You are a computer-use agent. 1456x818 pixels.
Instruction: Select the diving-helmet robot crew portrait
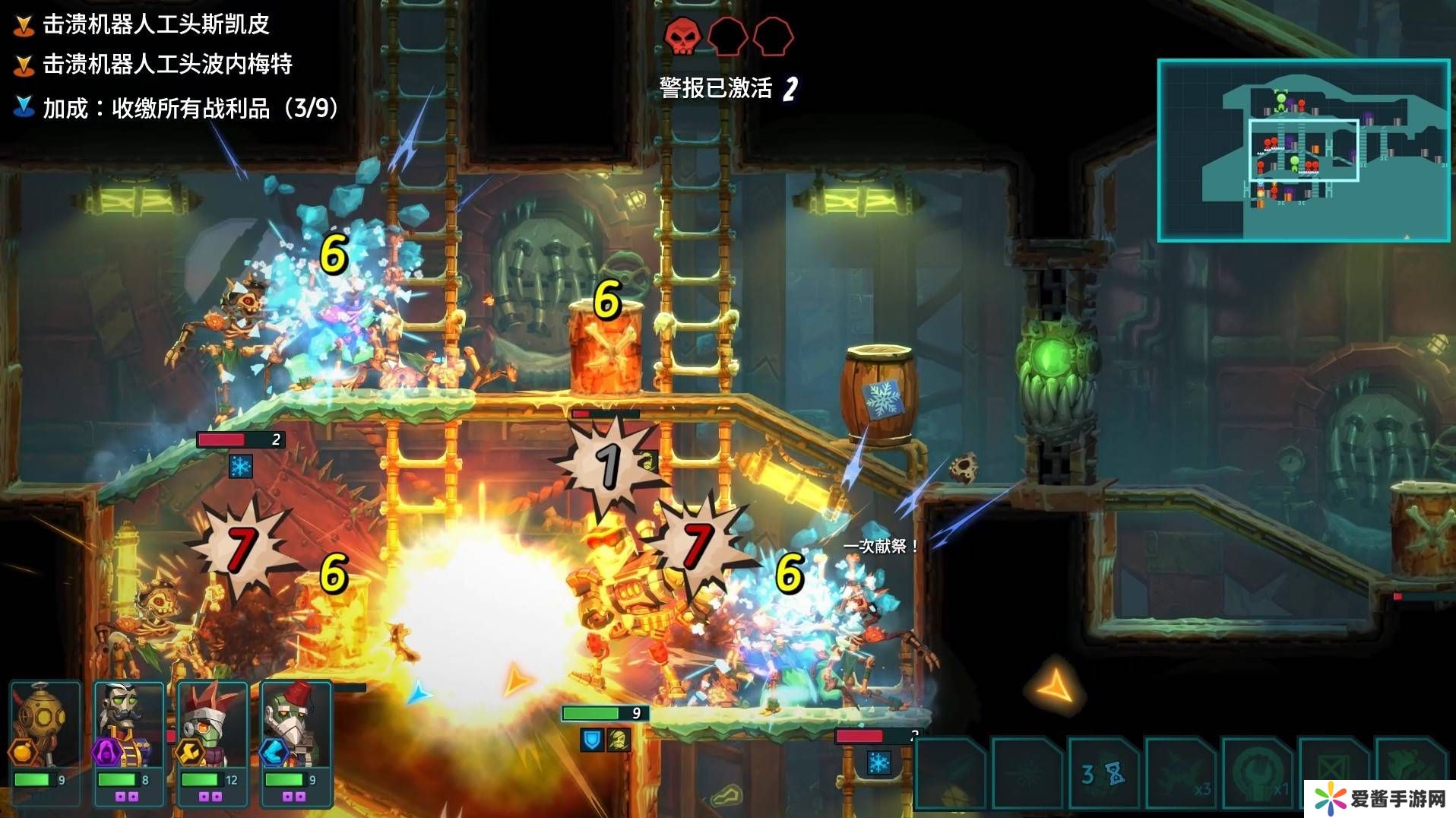coord(45,726)
